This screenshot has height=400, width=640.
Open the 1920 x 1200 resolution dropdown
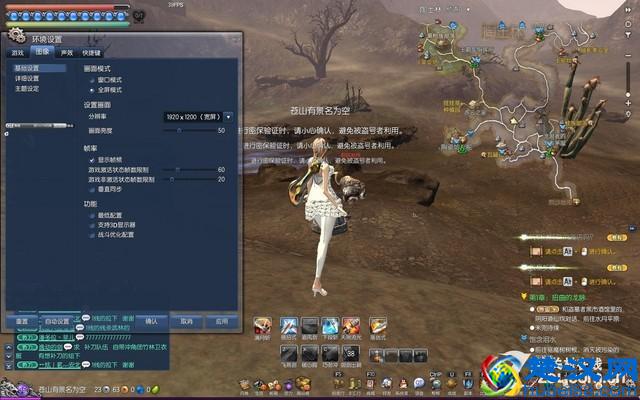tap(228, 116)
